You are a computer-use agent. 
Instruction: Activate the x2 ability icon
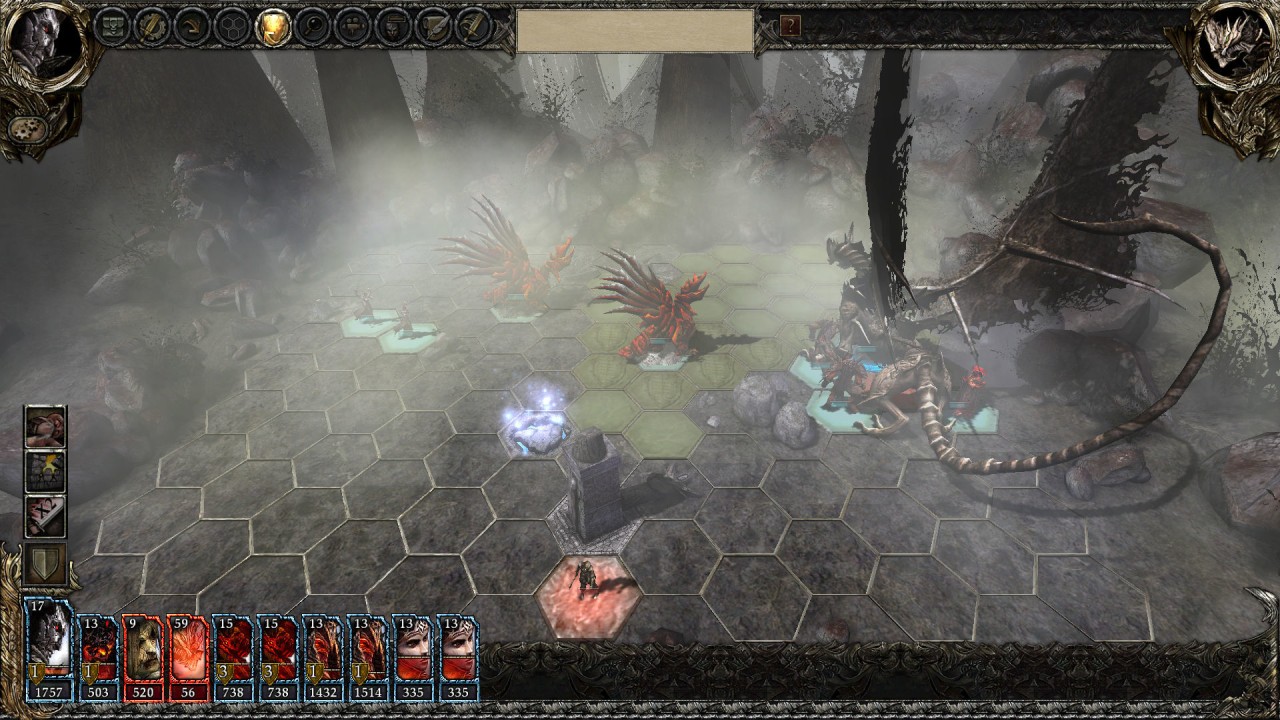[x=46, y=516]
